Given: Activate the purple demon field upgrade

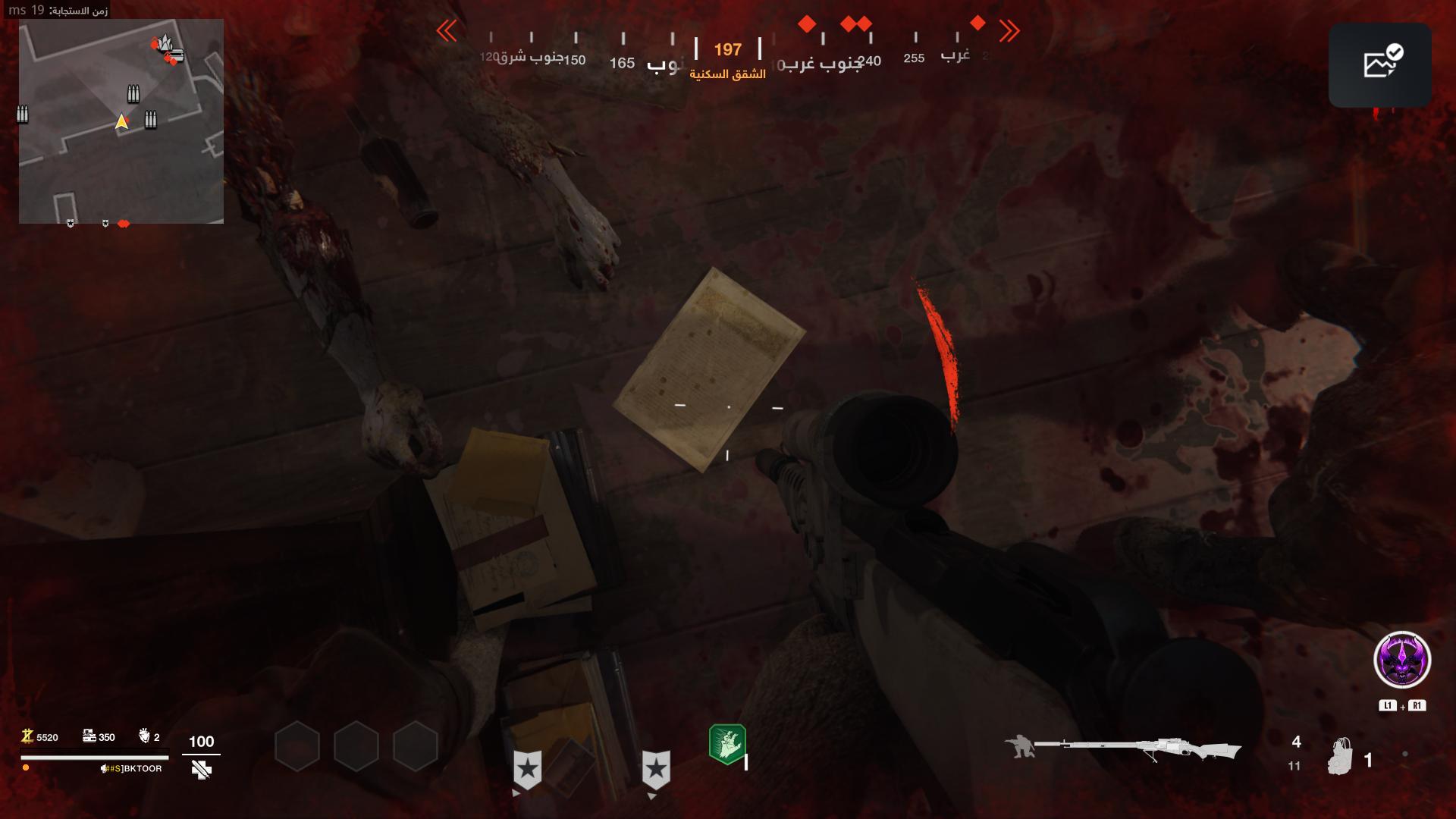Looking at the screenshot, I should coord(1402,660).
